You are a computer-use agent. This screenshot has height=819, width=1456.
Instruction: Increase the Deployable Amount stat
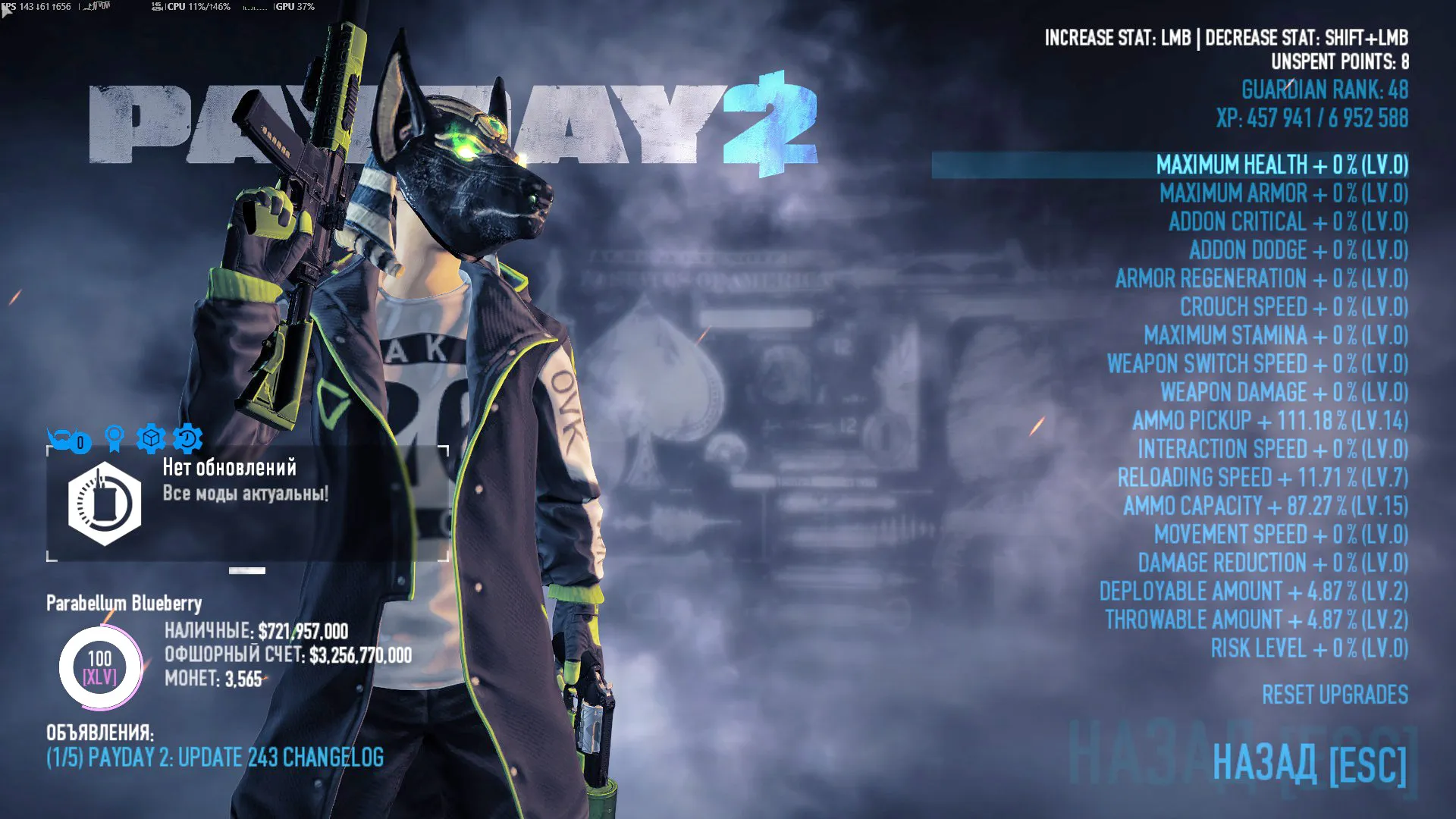click(1253, 591)
